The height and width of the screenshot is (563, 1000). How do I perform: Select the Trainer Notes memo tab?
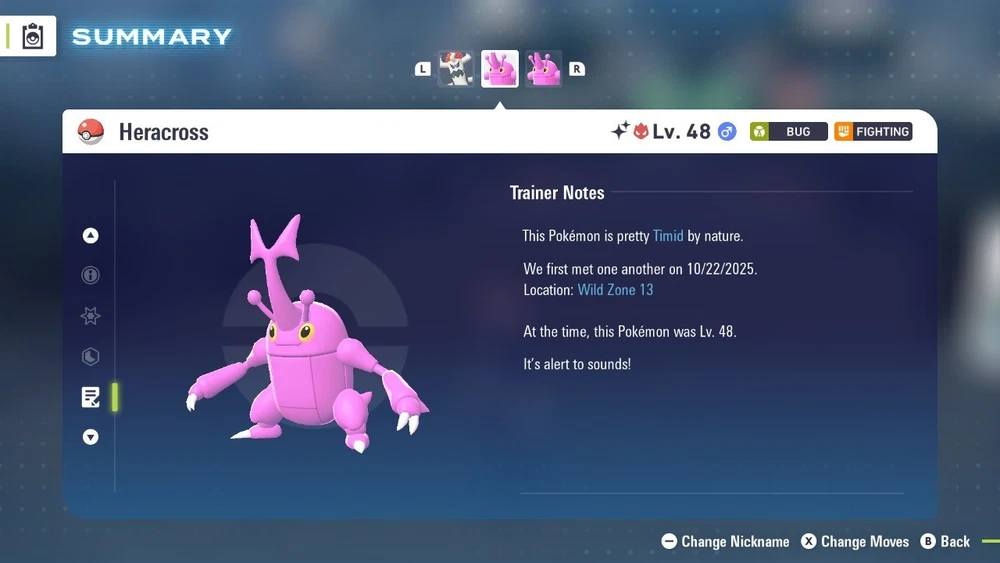point(91,397)
